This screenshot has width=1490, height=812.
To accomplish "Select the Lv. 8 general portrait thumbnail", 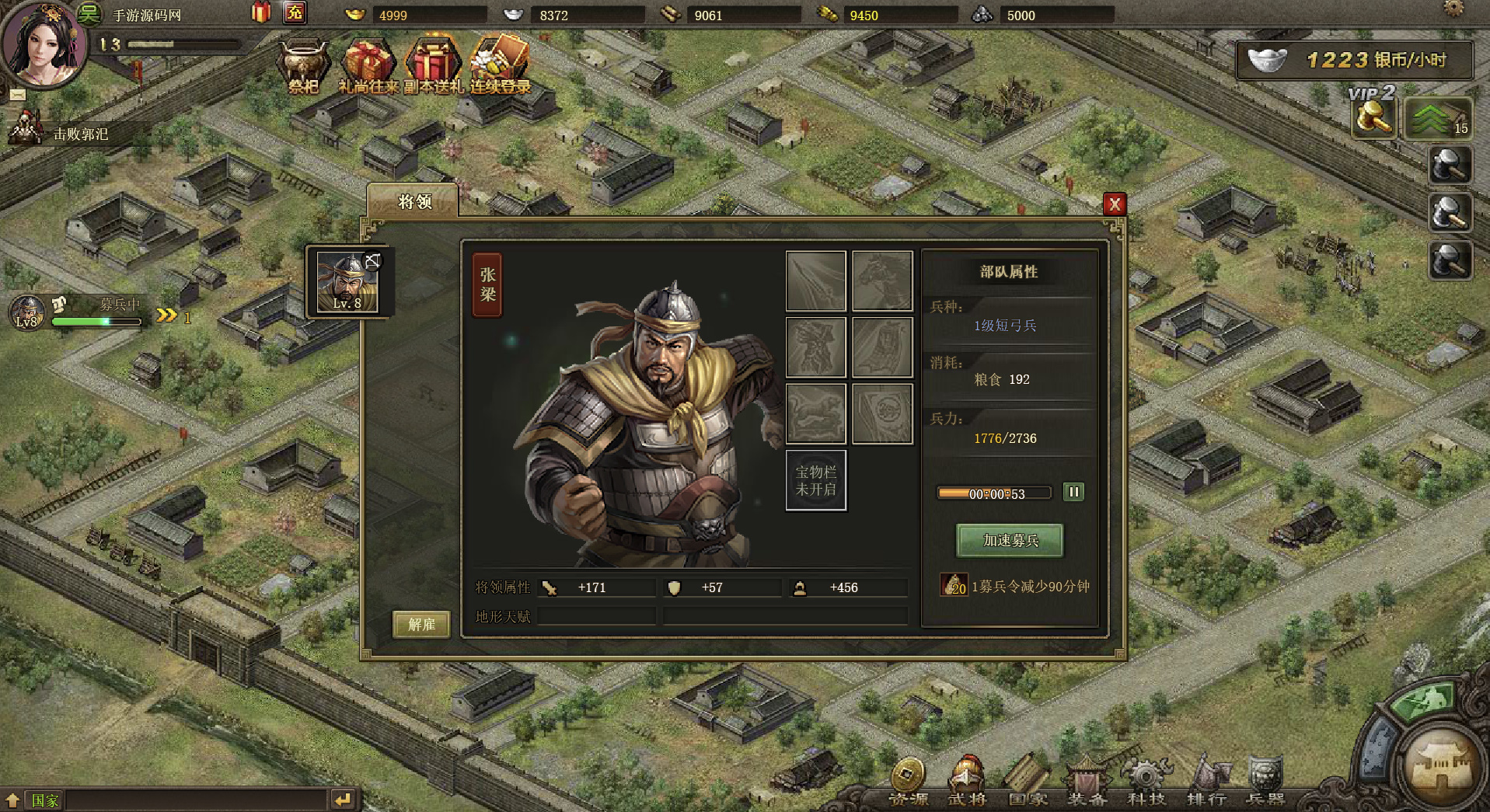I will pos(347,283).
